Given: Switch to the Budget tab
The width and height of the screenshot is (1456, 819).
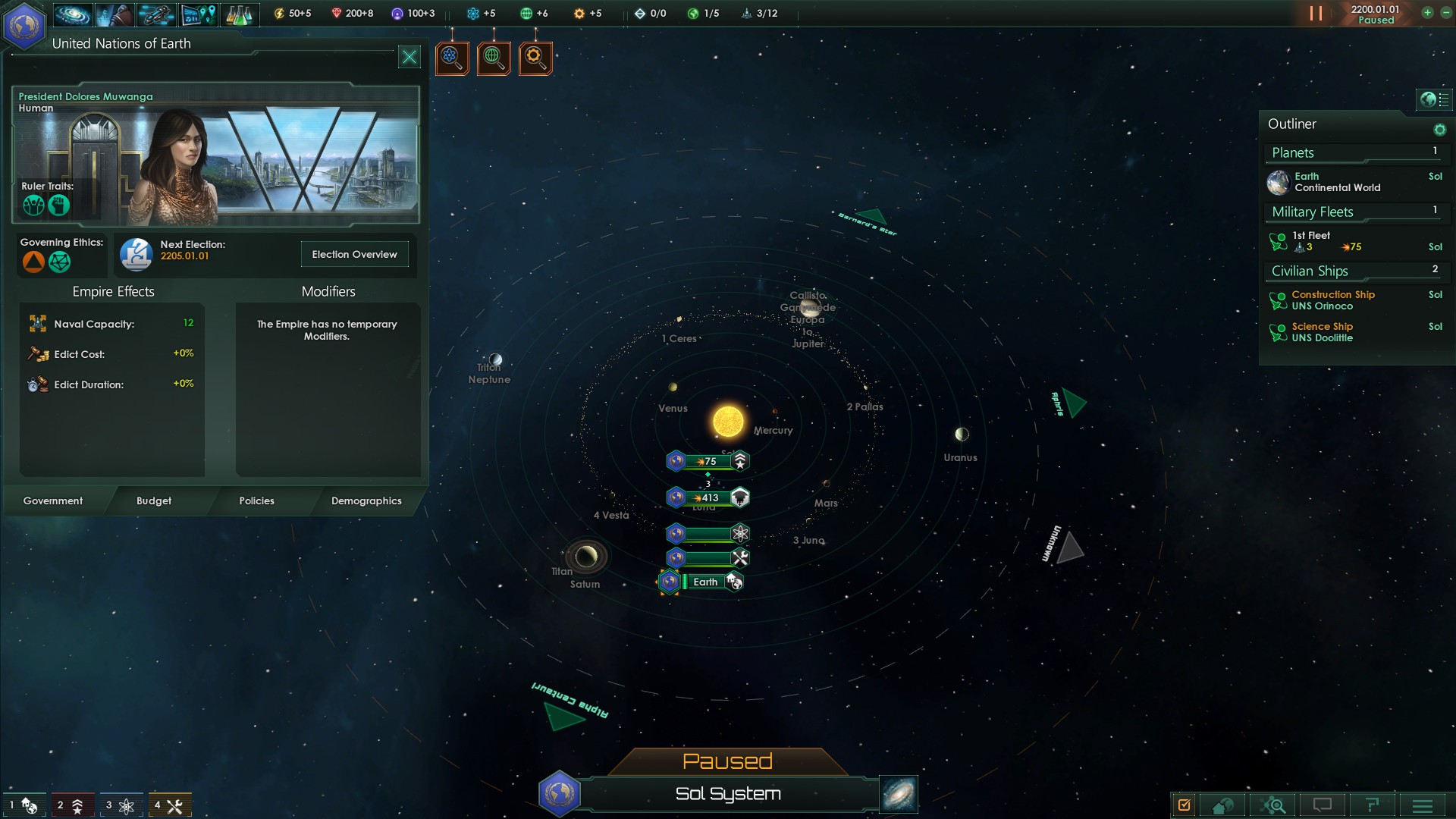Looking at the screenshot, I should [154, 500].
